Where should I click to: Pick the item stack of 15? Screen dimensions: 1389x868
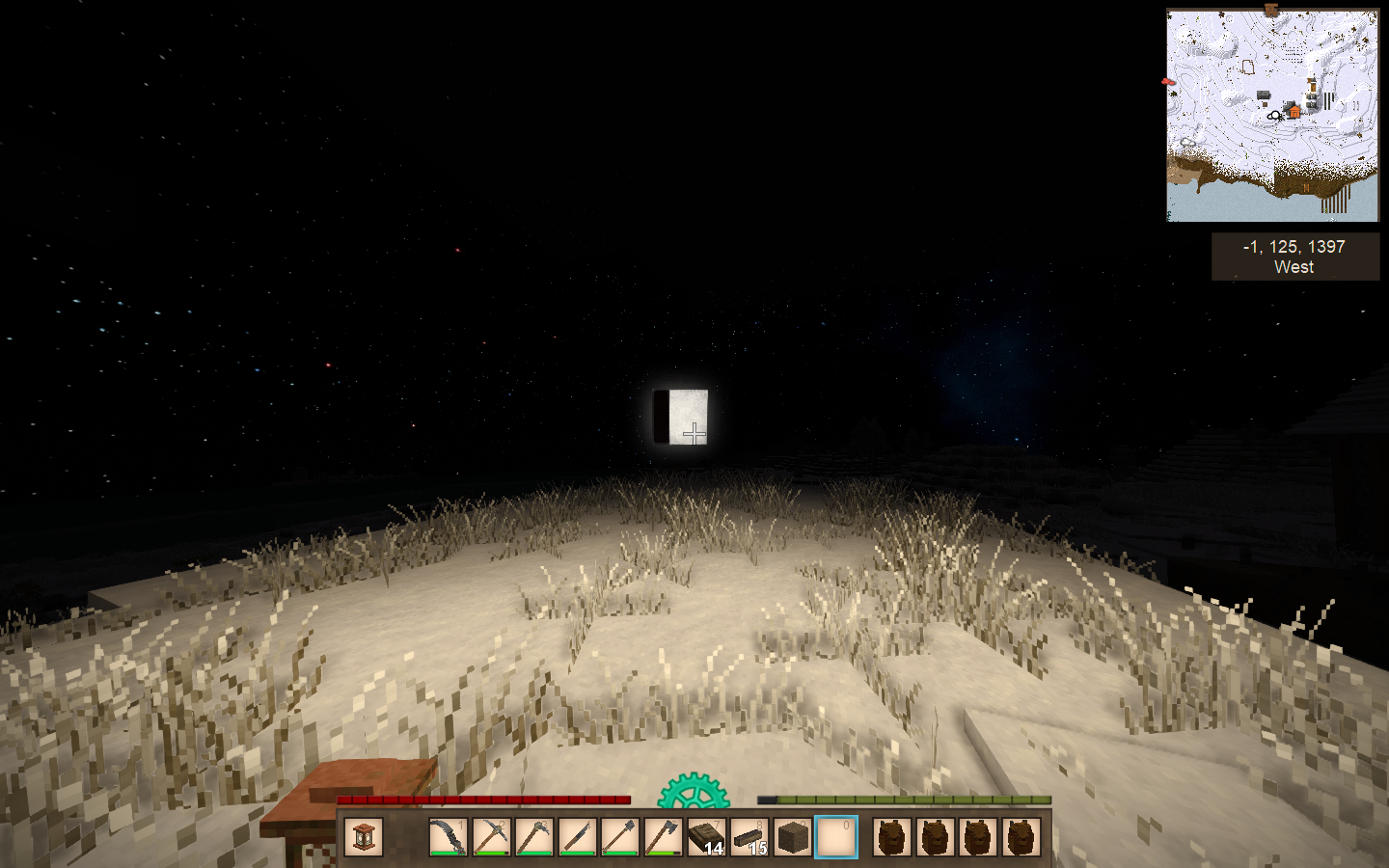(749, 837)
